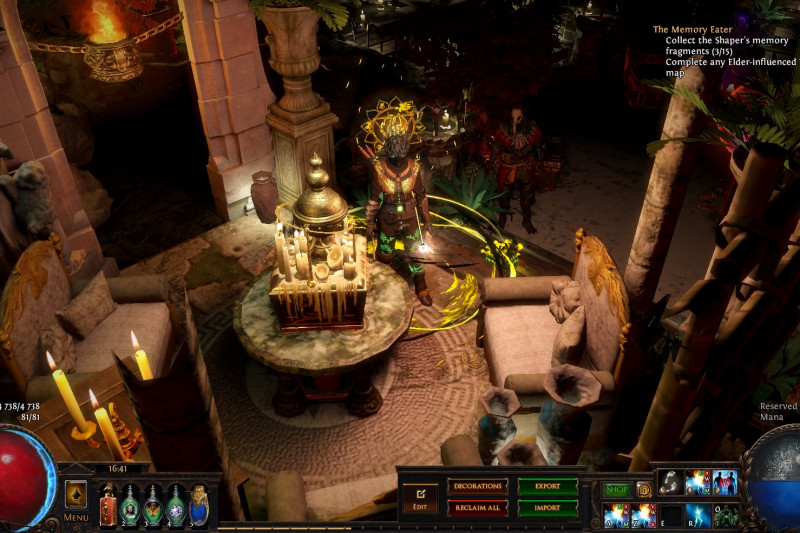Toggle hideout Edit mode
The height and width of the screenshot is (533, 800).
tap(420, 496)
